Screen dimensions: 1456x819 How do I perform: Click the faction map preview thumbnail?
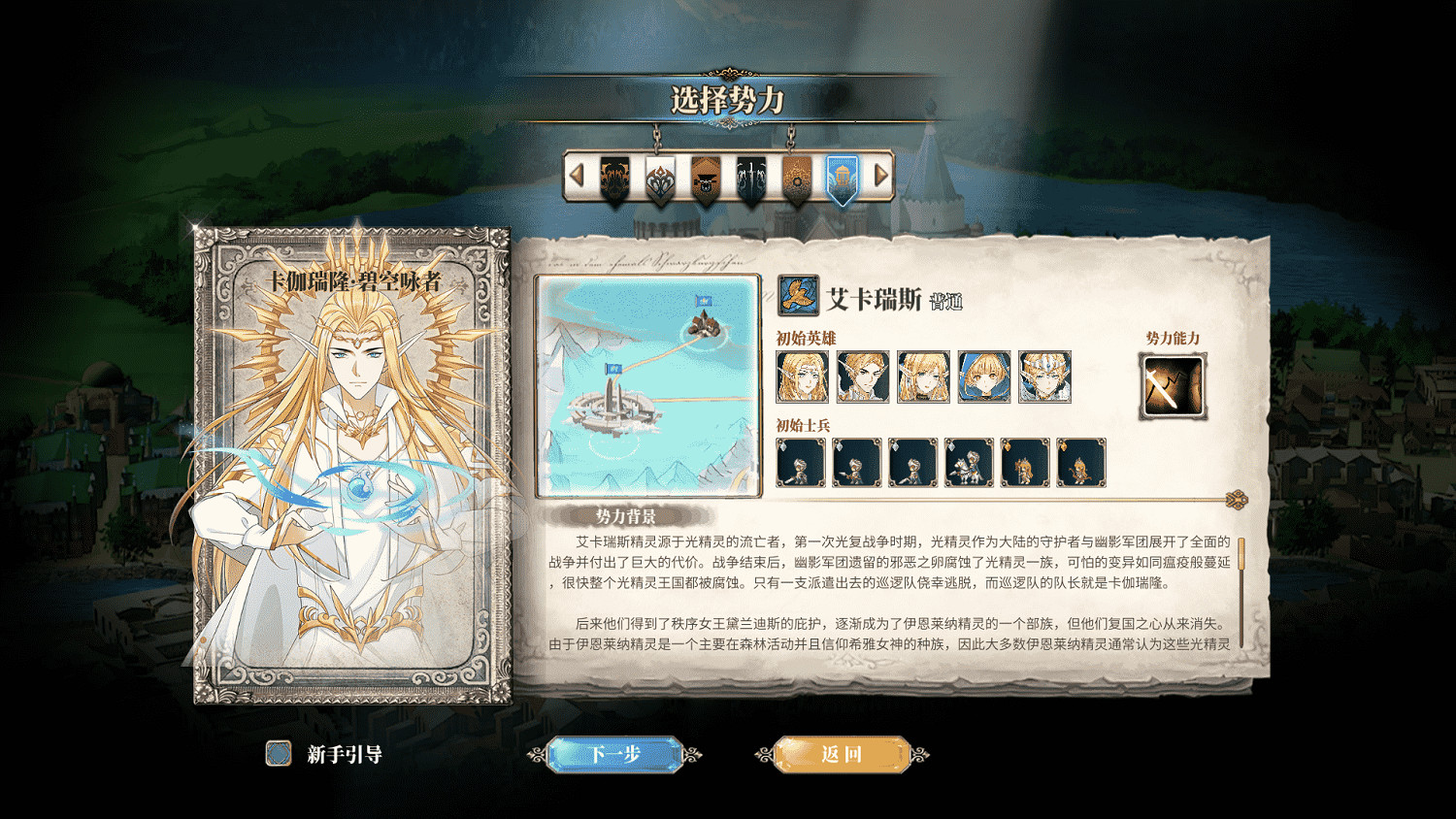tap(646, 386)
